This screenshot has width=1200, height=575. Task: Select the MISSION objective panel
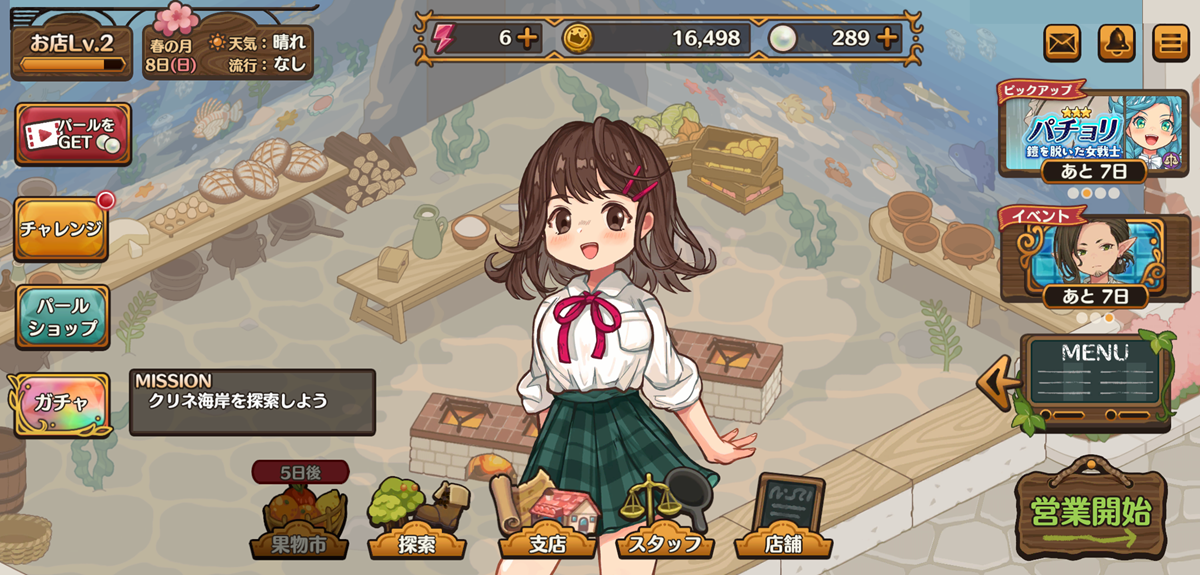coord(252,402)
